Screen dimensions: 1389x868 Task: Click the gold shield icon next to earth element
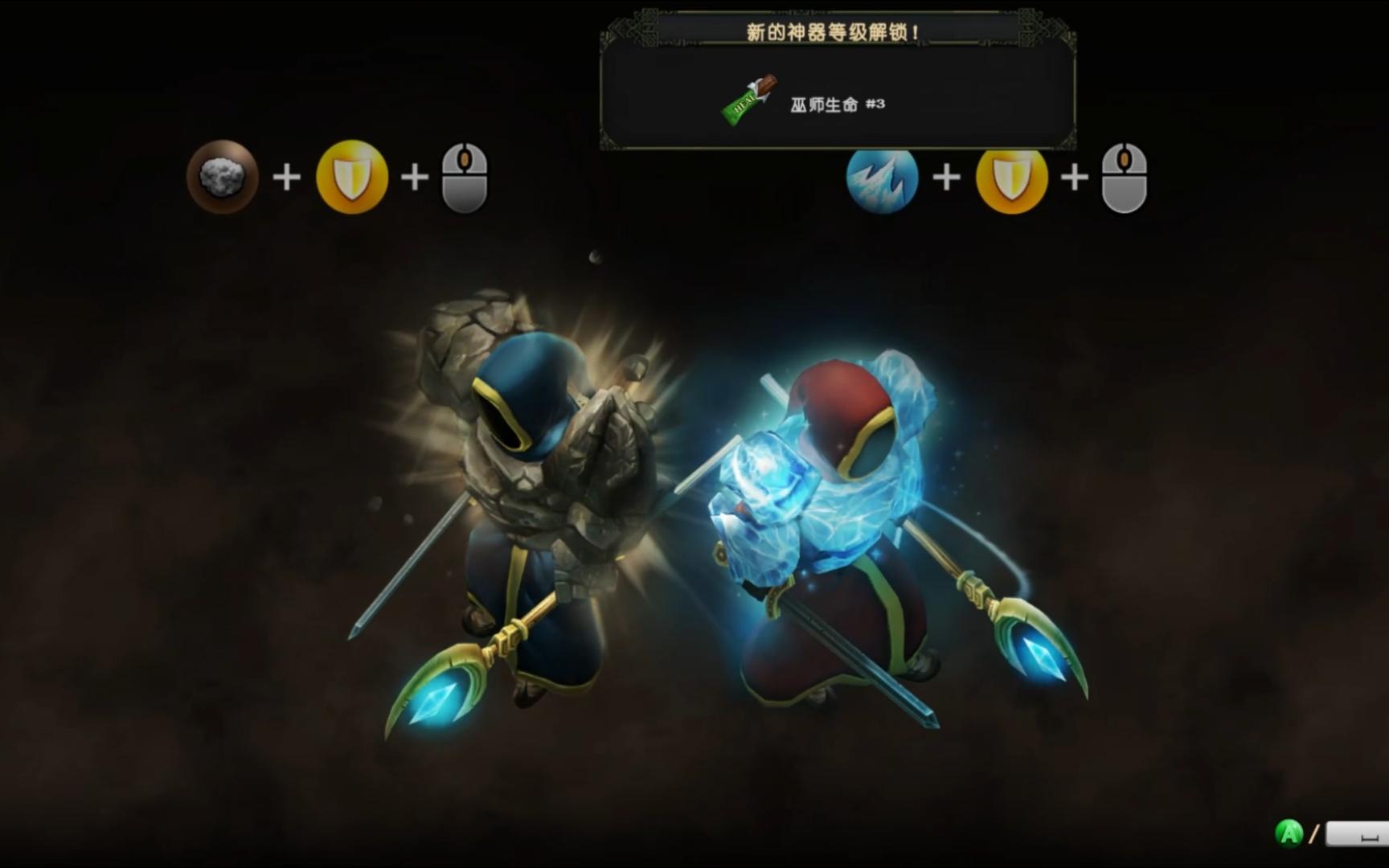(x=352, y=178)
